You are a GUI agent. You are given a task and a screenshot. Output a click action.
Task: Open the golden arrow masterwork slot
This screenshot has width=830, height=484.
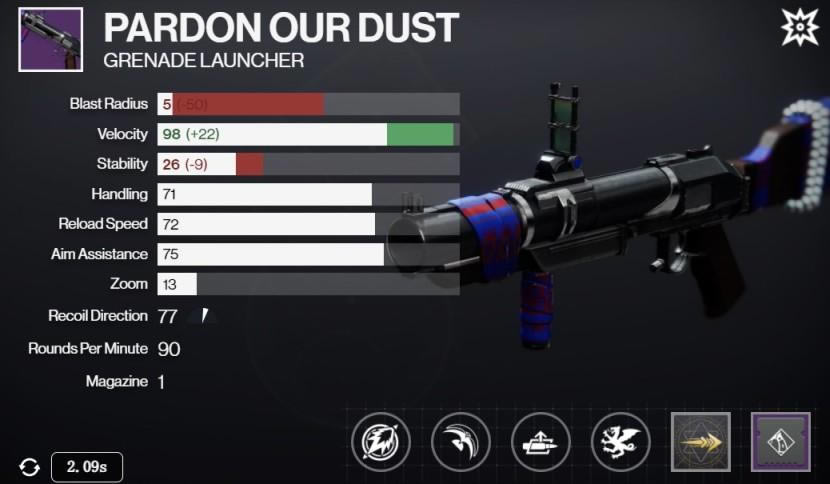coord(701,441)
